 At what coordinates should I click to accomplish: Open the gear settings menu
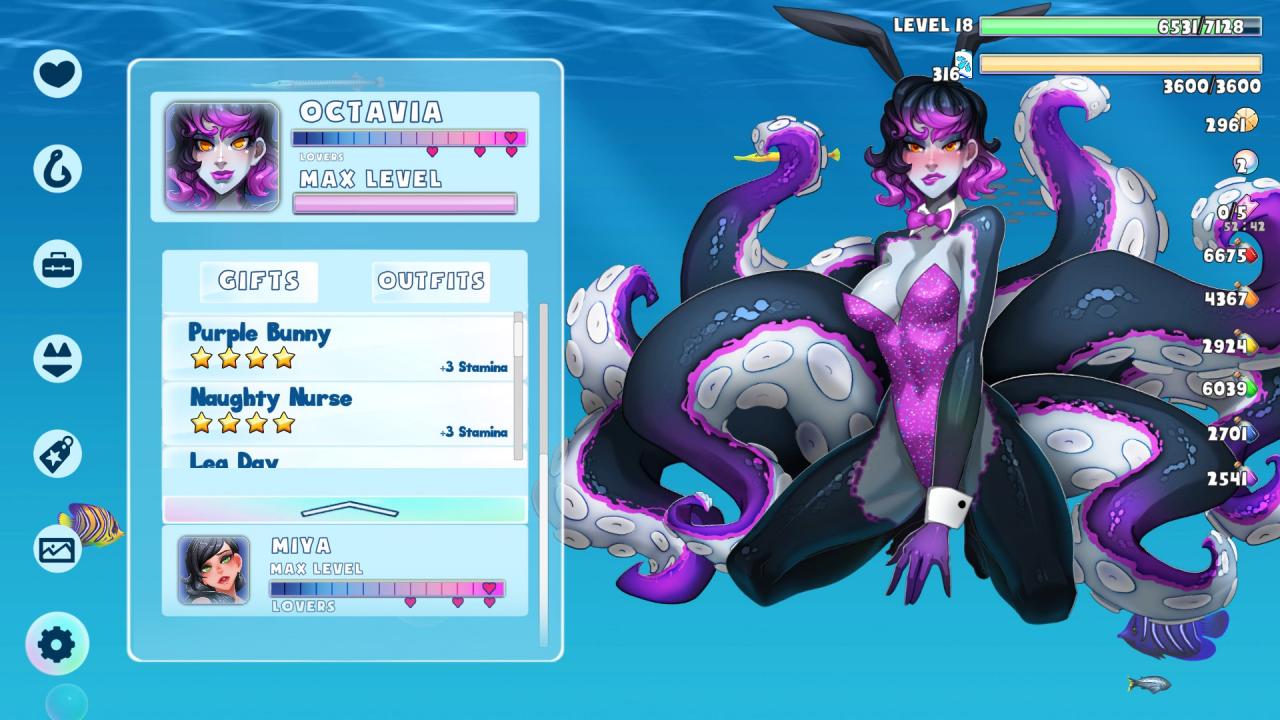(57, 645)
